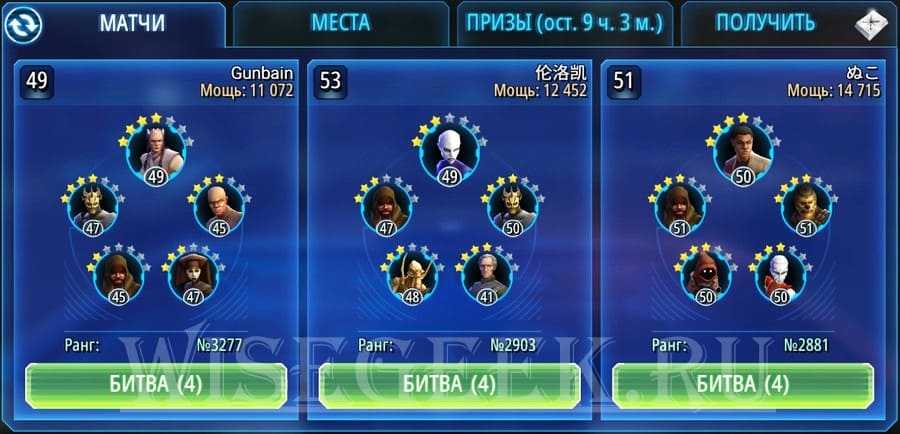
Task: Start battle against Gunbain
Action: [155, 383]
